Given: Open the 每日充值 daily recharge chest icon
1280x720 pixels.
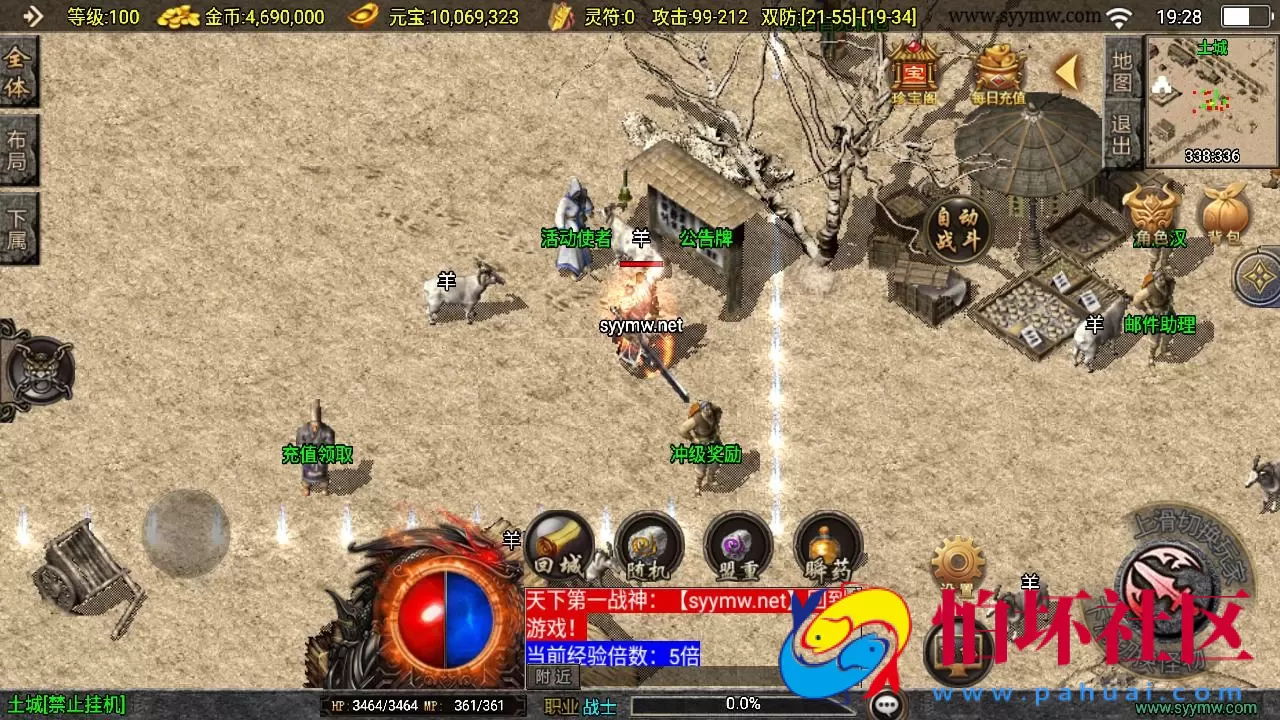Looking at the screenshot, I should pyautogui.click(x=997, y=68).
